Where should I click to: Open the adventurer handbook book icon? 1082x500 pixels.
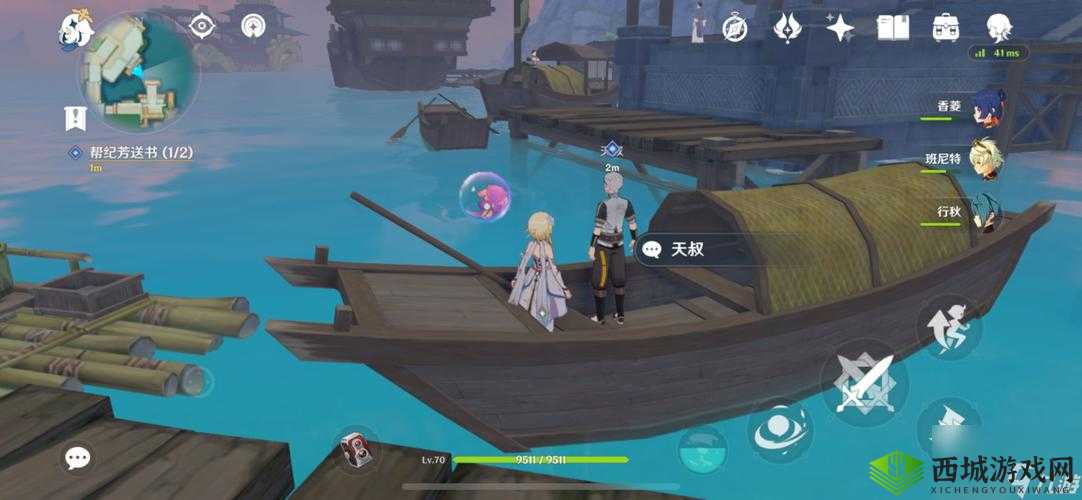(891, 28)
